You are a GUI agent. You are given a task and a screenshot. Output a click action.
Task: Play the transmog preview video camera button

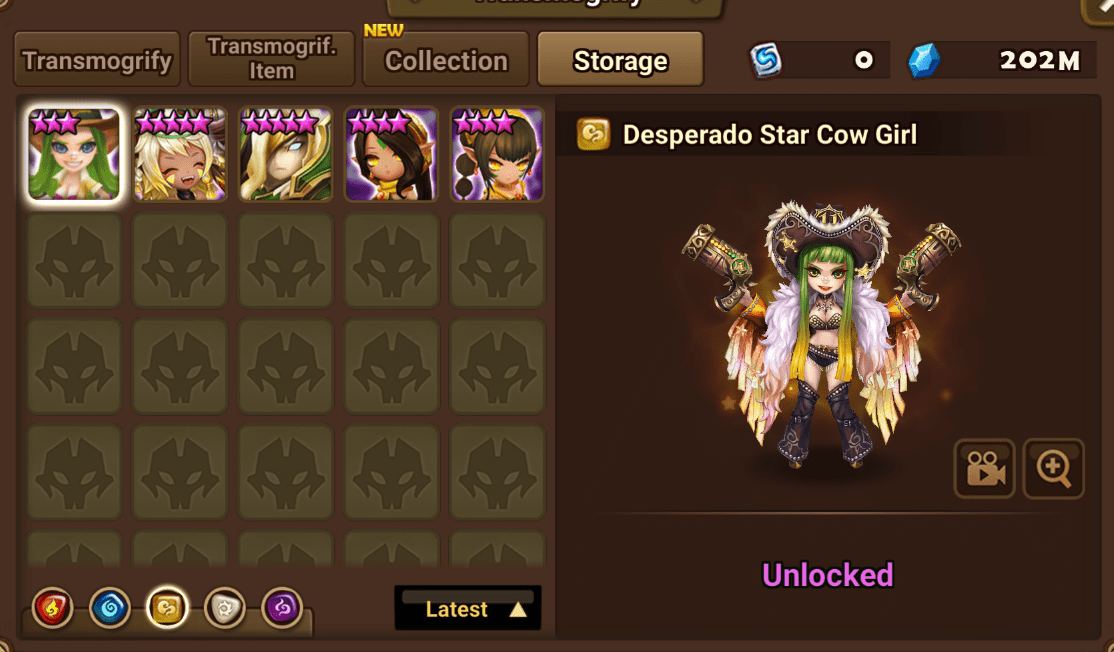[x=985, y=468]
